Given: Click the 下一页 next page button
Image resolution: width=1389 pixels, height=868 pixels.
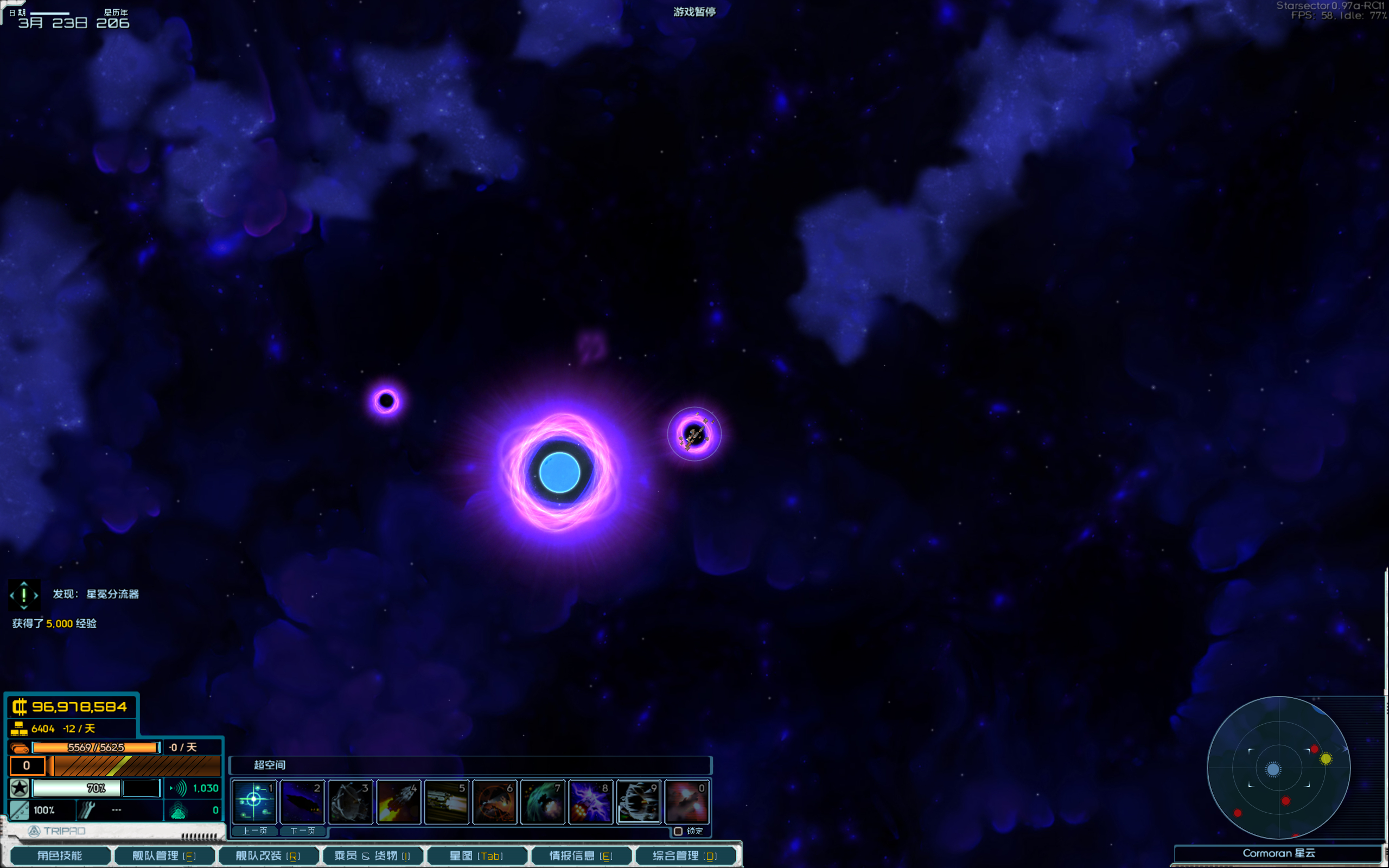Looking at the screenshot, I should click(303, 831).
